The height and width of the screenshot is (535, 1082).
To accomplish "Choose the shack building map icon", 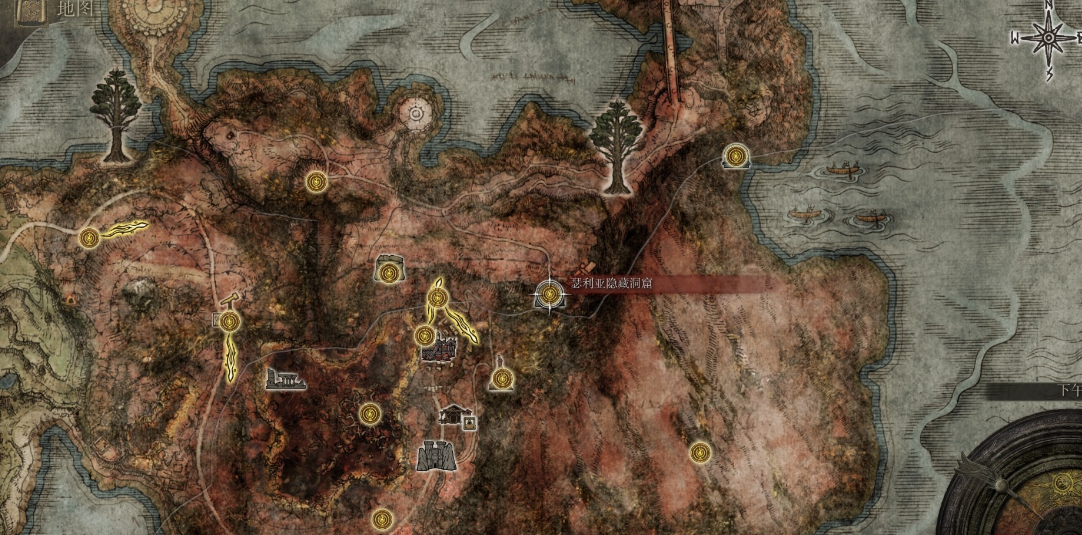I will 456,413.
